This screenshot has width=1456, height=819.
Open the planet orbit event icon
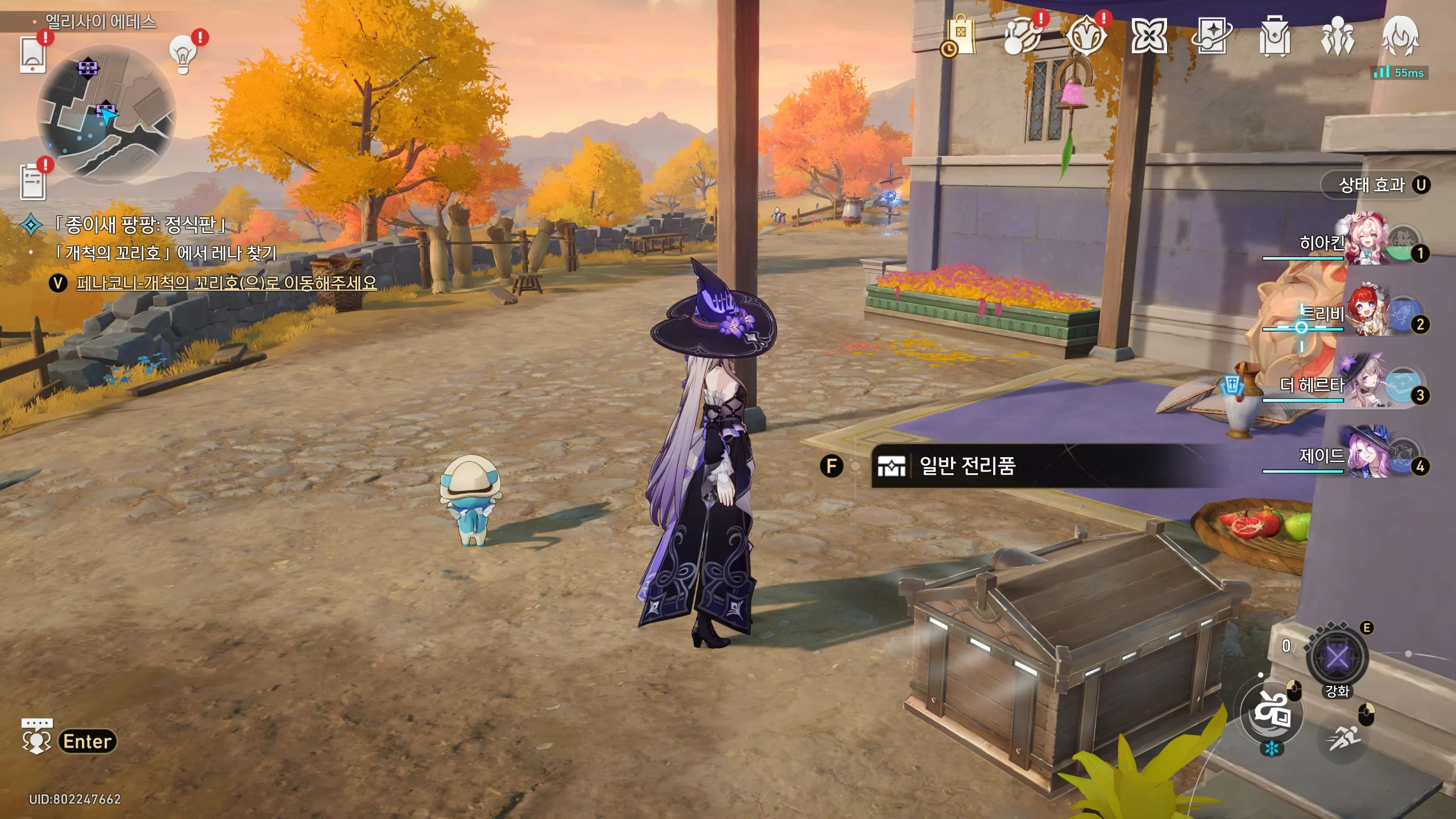(1022, 36)
